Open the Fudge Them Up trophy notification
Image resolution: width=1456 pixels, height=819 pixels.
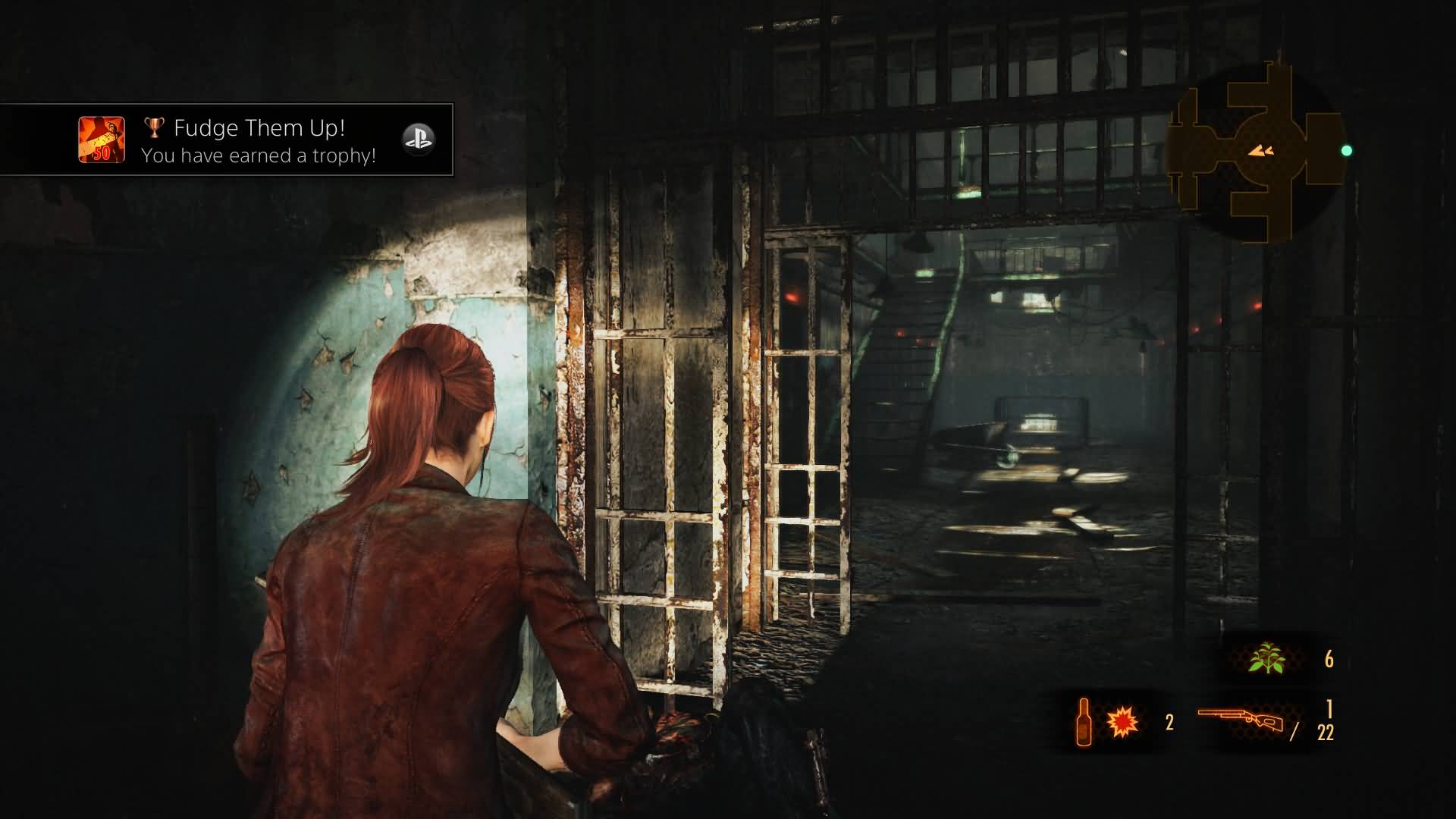(258, 140)
